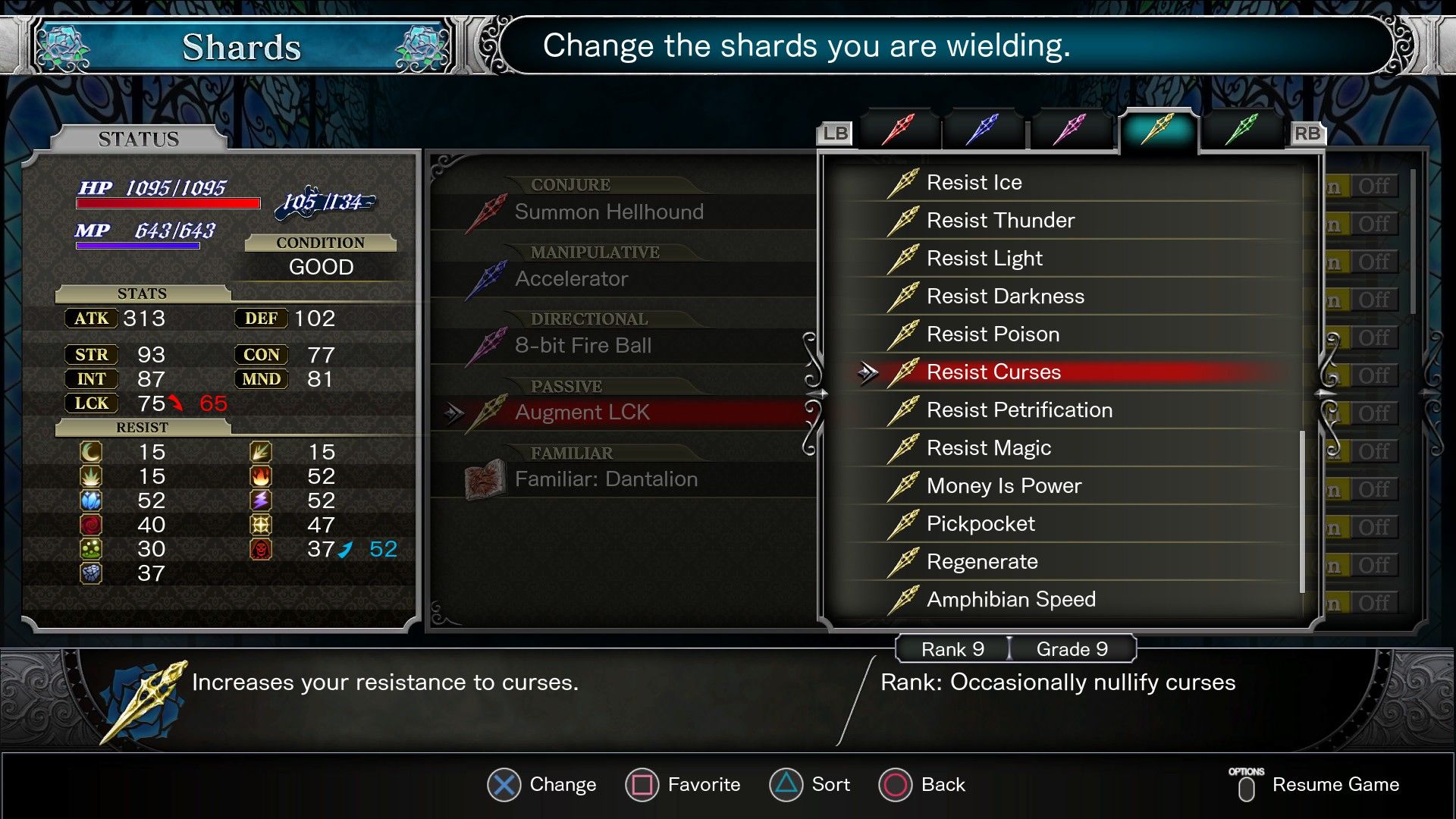Click the skull curse resistance icon in RESIST panel
Image resolution: width=1456 pixels, height=819 pixels.
[262, 549]
